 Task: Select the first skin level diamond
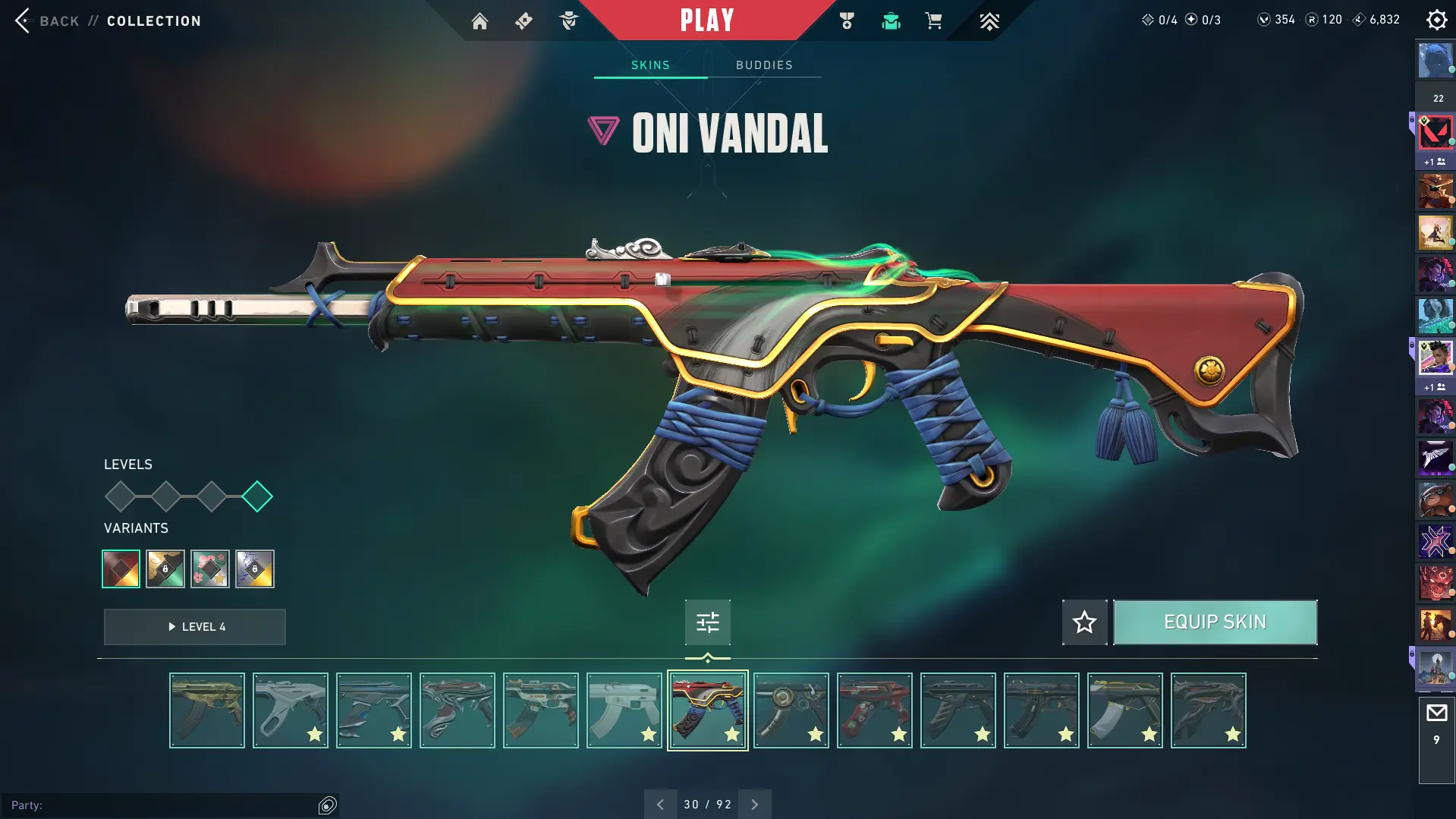(x=120, y=496)
